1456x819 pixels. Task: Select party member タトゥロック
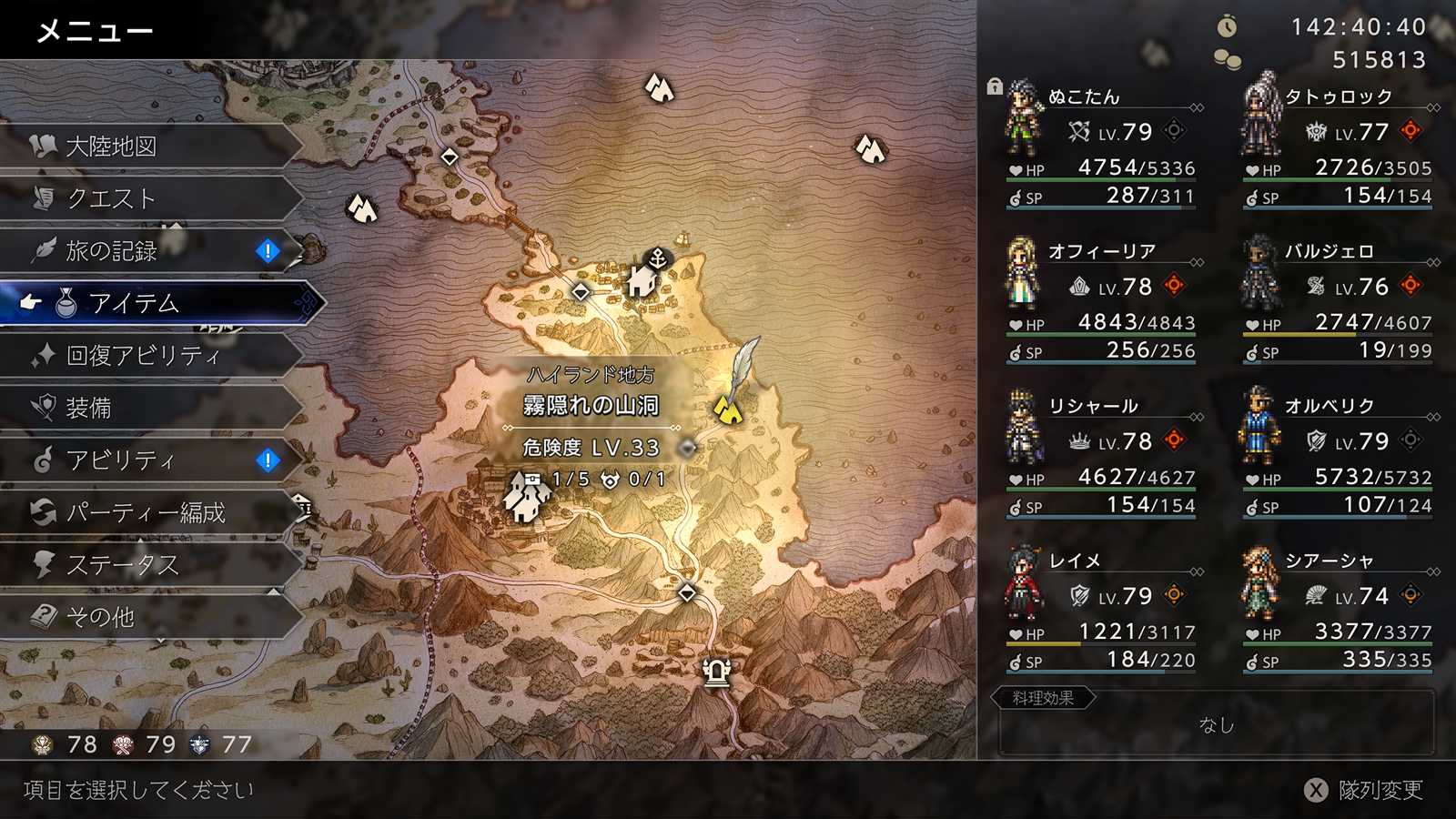click(x=1338, y=146)
